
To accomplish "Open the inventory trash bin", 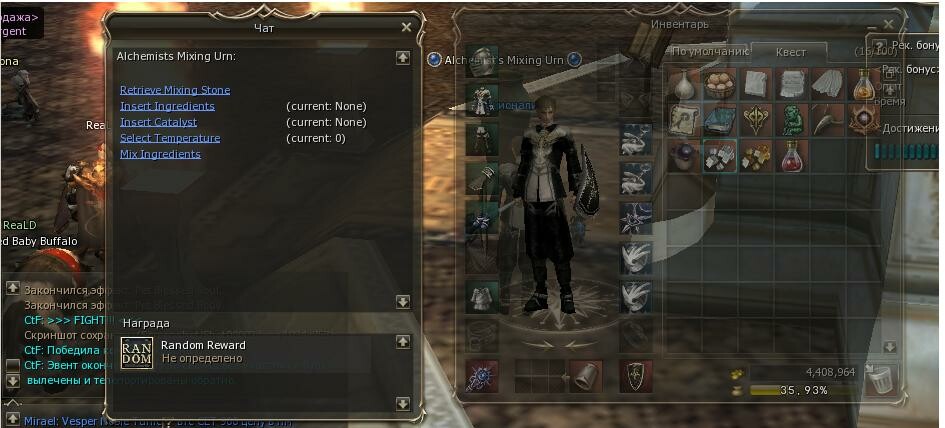I will (879, 379).
